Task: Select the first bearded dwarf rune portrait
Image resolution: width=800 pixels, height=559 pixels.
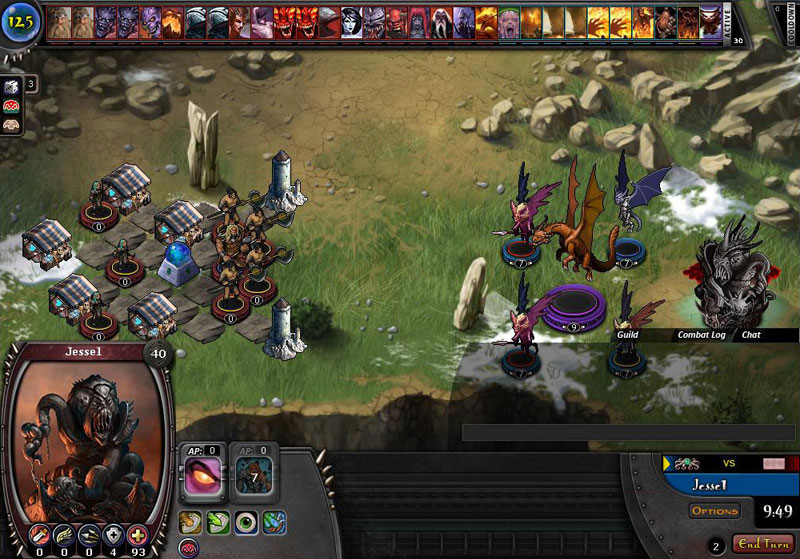Action: (58, 21)
